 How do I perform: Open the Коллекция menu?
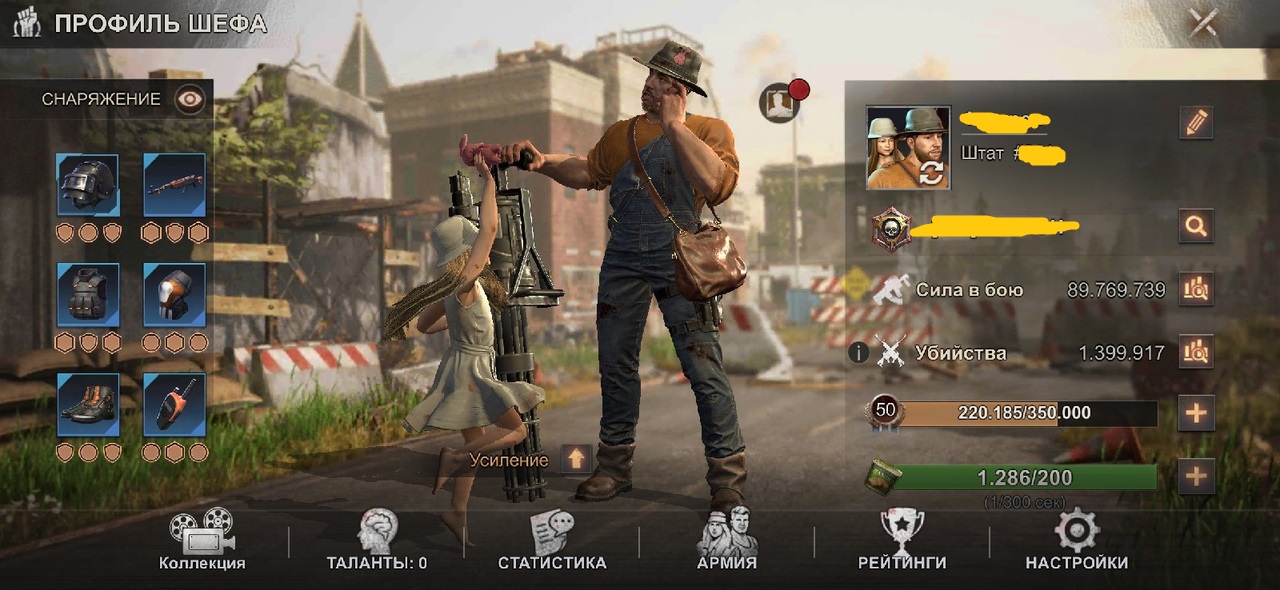[201, 541]
